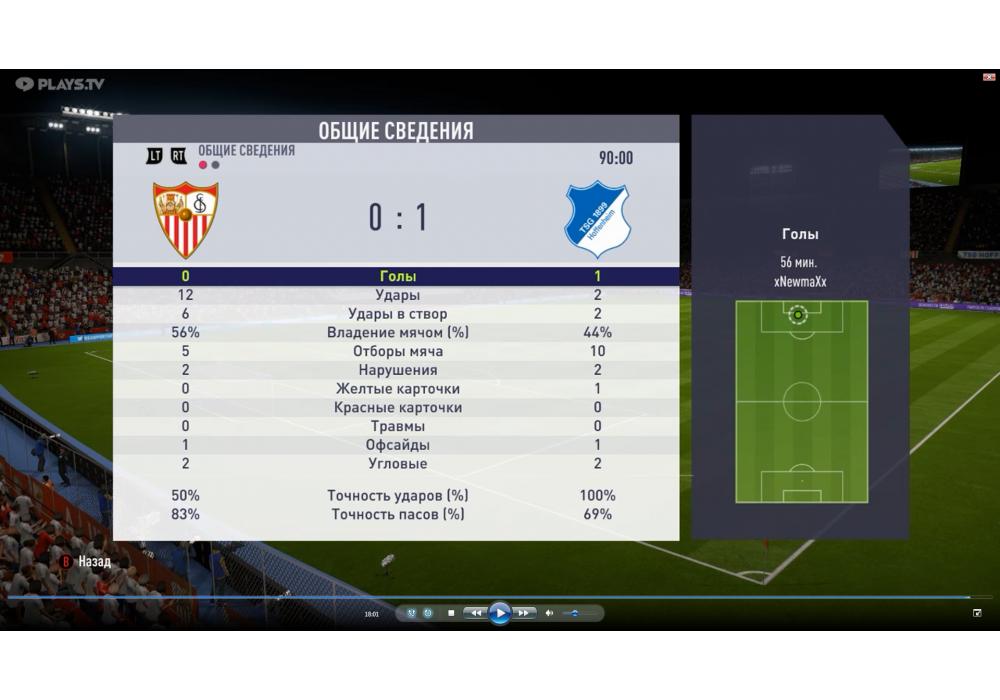The height and width of the screenshot is (700, 1000).
Task: Fast forward the video
Action: [x=524, y=613]
